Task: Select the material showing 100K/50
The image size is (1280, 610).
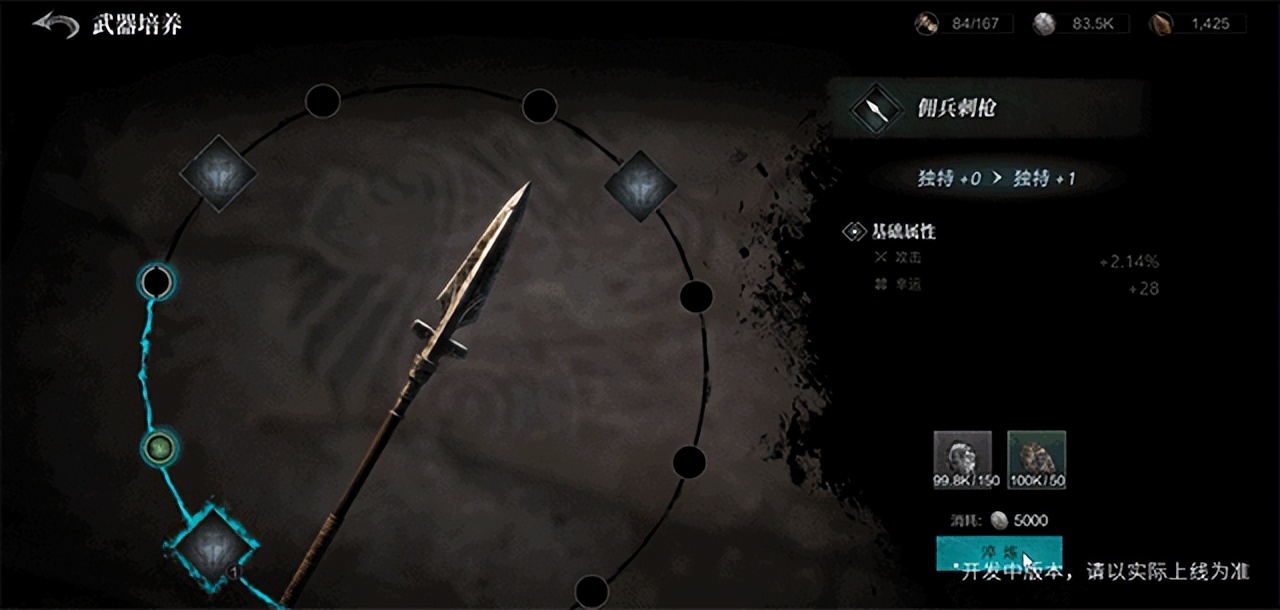Action: (1036, 459)
